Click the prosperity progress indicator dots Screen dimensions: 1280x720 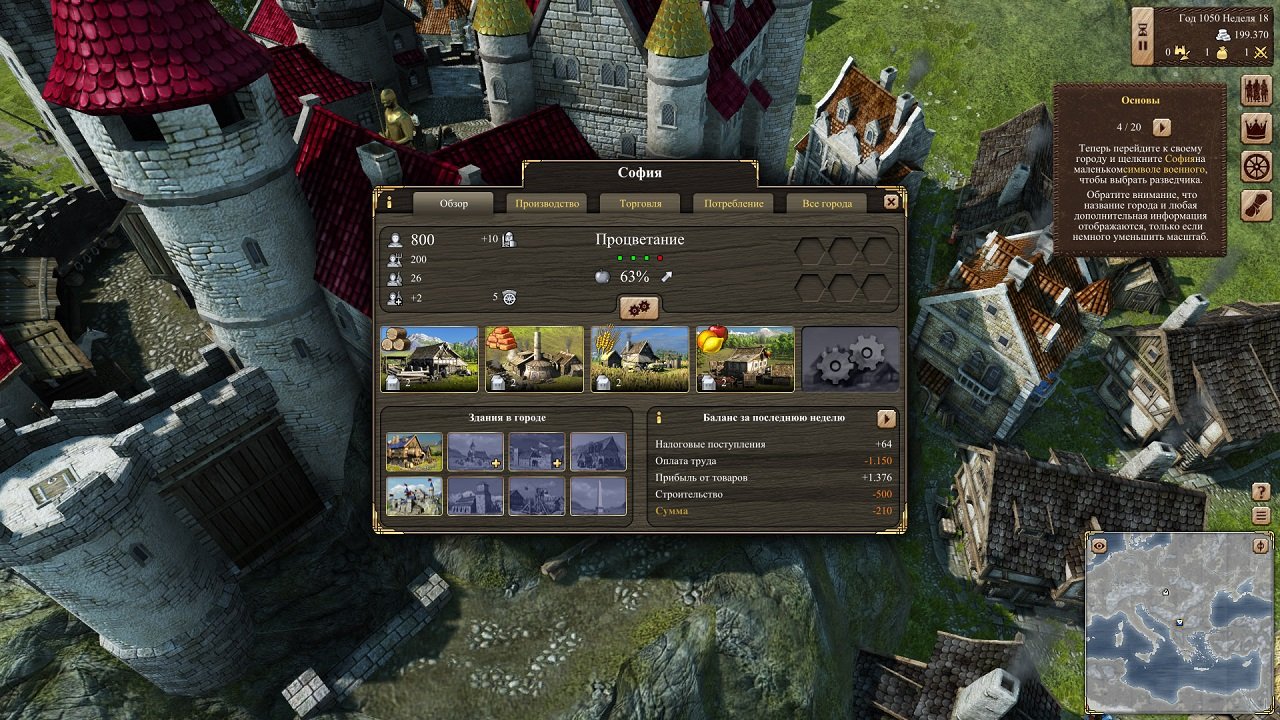point(641,257)
